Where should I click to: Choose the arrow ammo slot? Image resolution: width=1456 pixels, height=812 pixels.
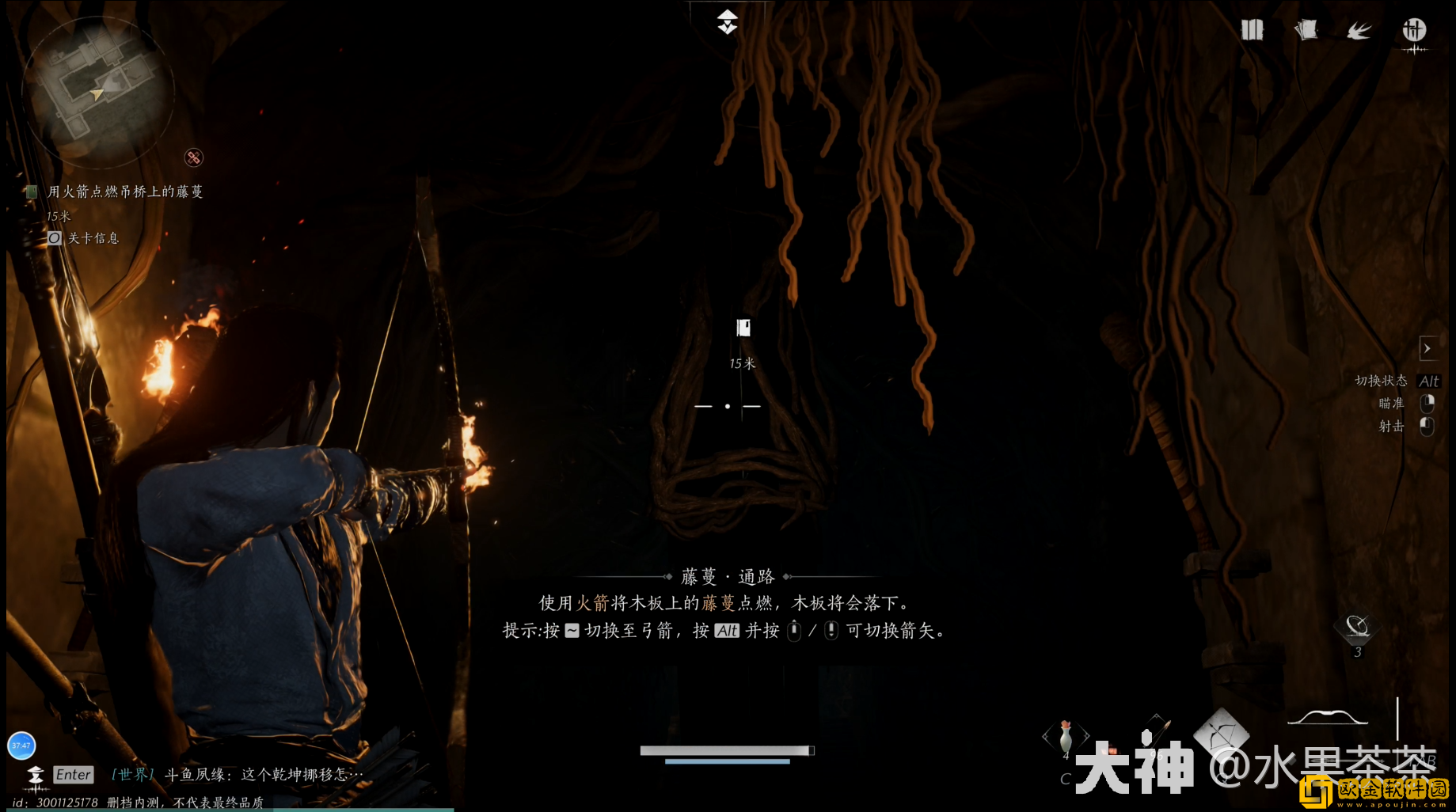point(1156,728)
